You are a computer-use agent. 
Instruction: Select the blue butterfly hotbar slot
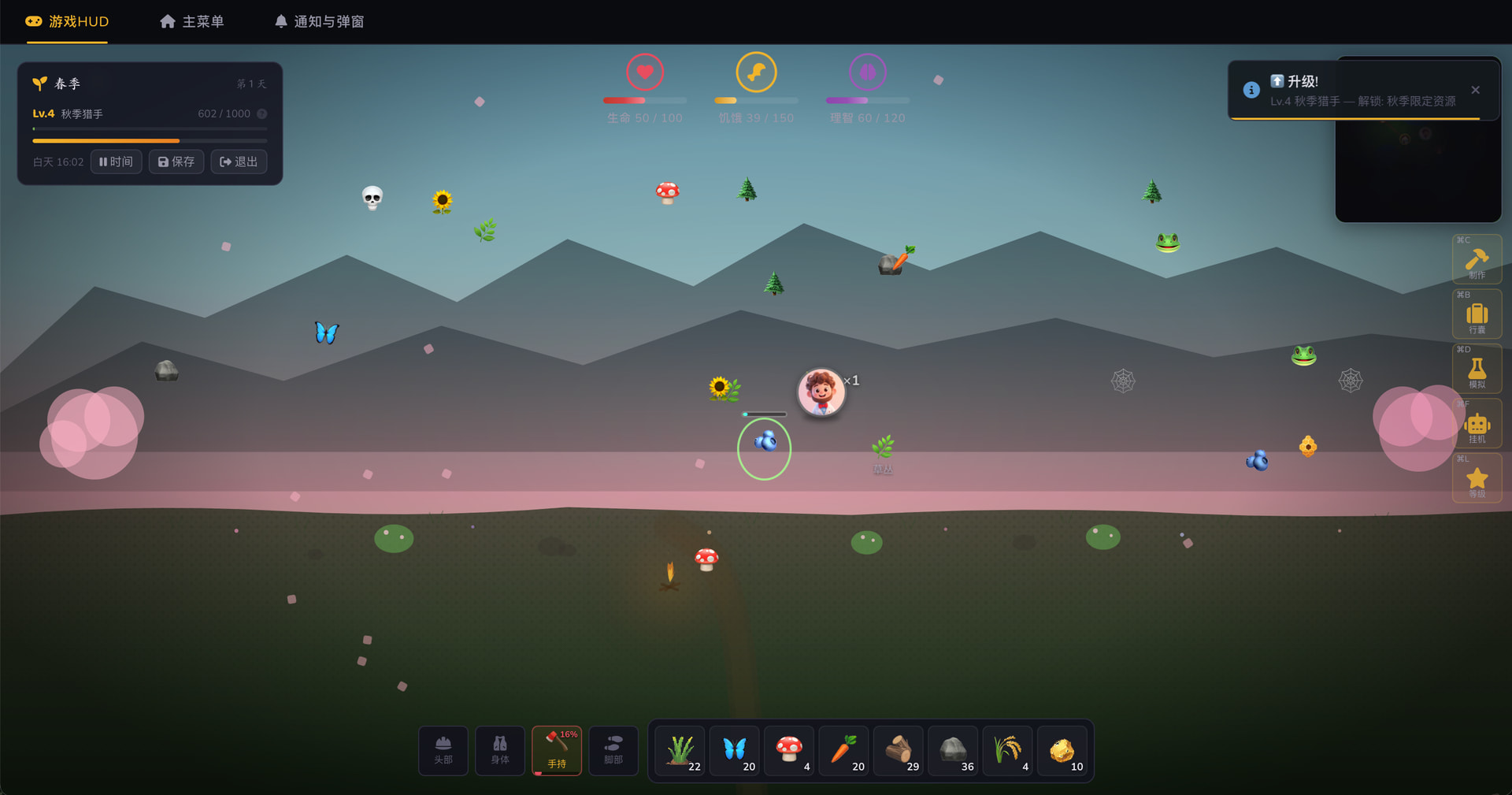tap(736, 750)
